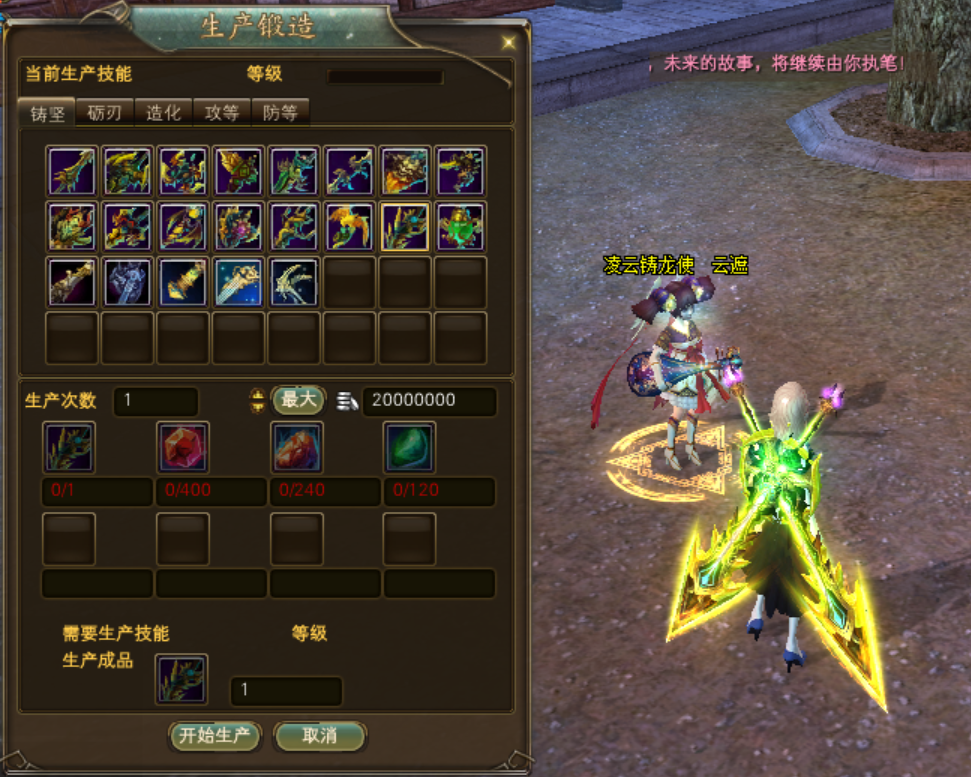Open the 造化 tab
Image resolution: width=971 pixels, height=777 pixels.
[x=163, y=113]
